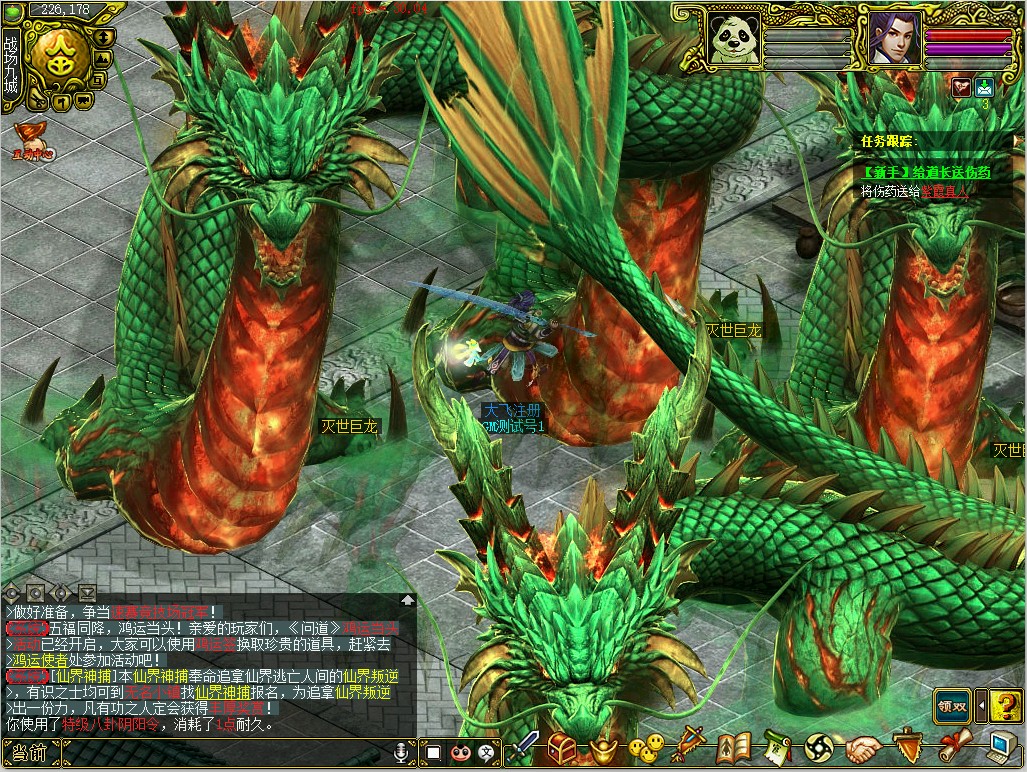
Task: Open the mail envelope icon
Action: pyautogui.click(x=984, y=86)
